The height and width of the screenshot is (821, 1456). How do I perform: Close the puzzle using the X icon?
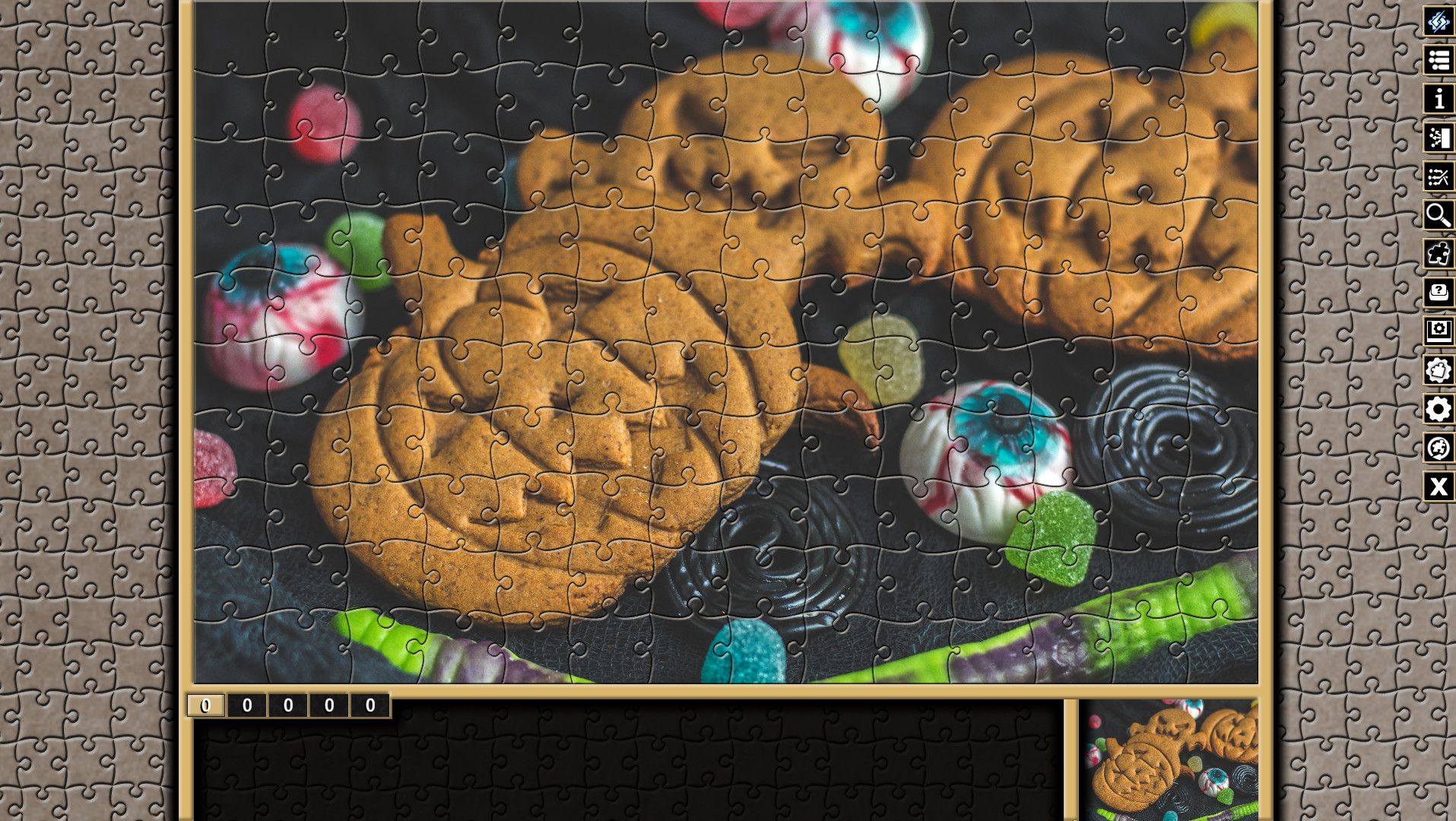pos(1438,487)
